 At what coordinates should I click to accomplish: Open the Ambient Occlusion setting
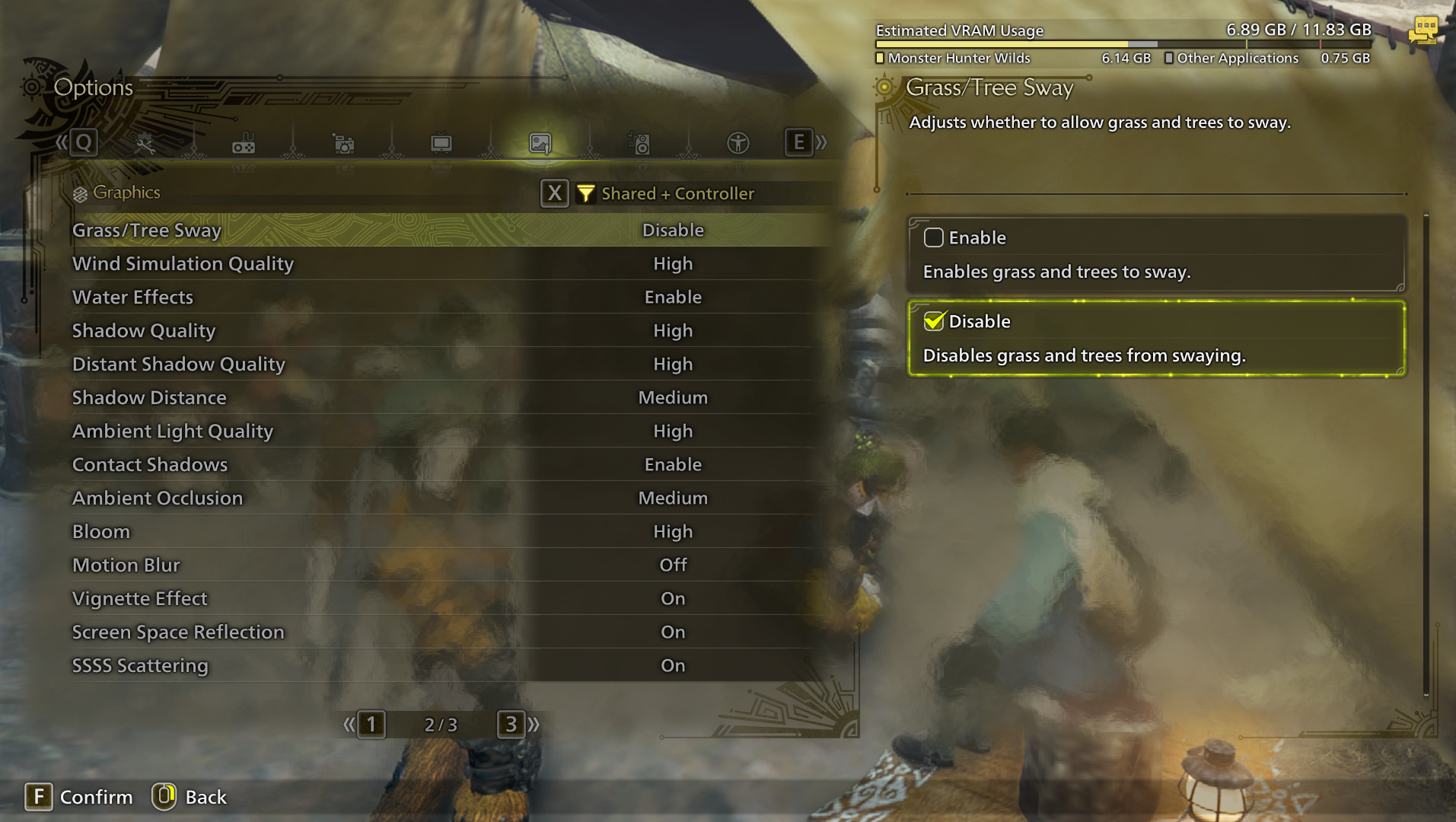(449, 498)
